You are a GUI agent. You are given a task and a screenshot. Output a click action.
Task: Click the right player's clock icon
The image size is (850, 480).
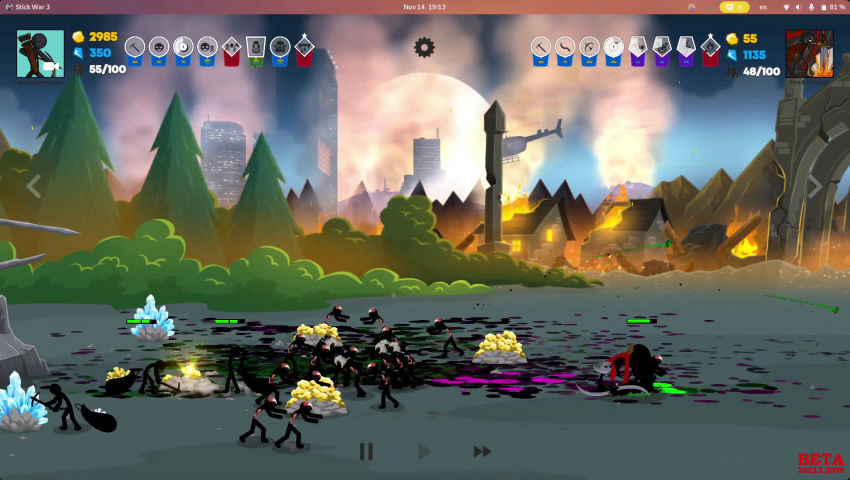click(x=613, y=47)
